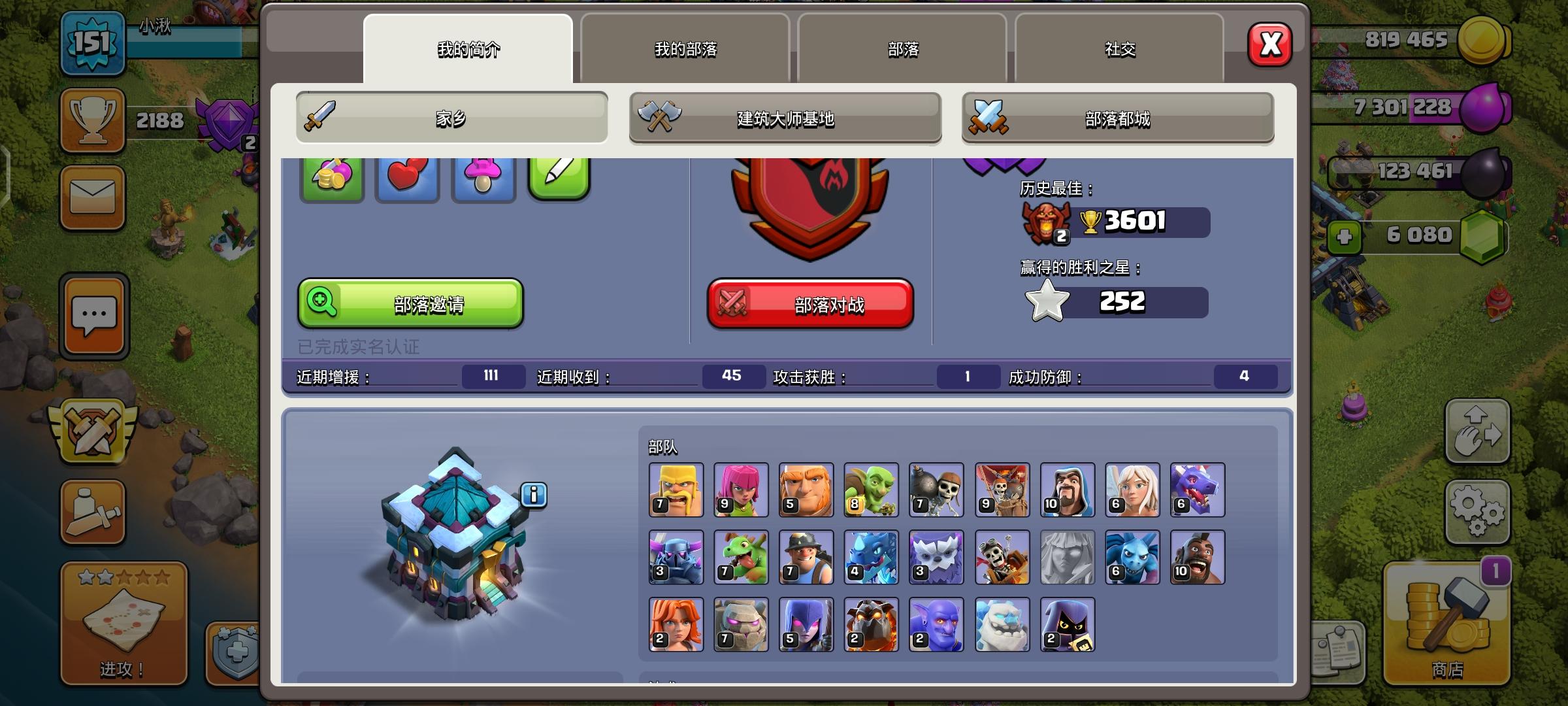Tap the pink pacifier achievement badge icon
Image resolution: width=1568 pixels, height=706 pixels.
click(483, 175)
